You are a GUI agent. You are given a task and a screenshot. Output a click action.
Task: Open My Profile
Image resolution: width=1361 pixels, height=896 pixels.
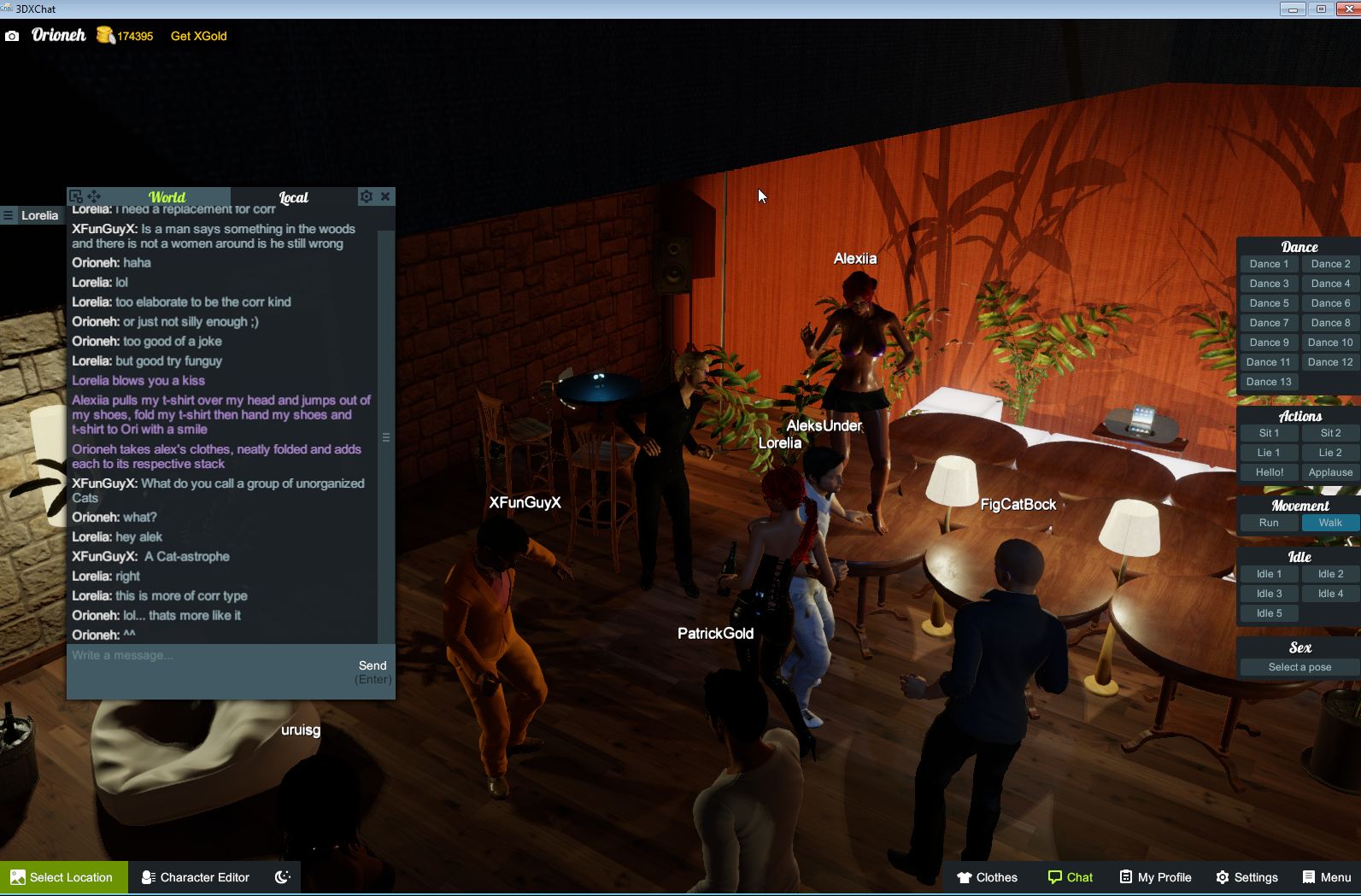tap(1155, 877)
